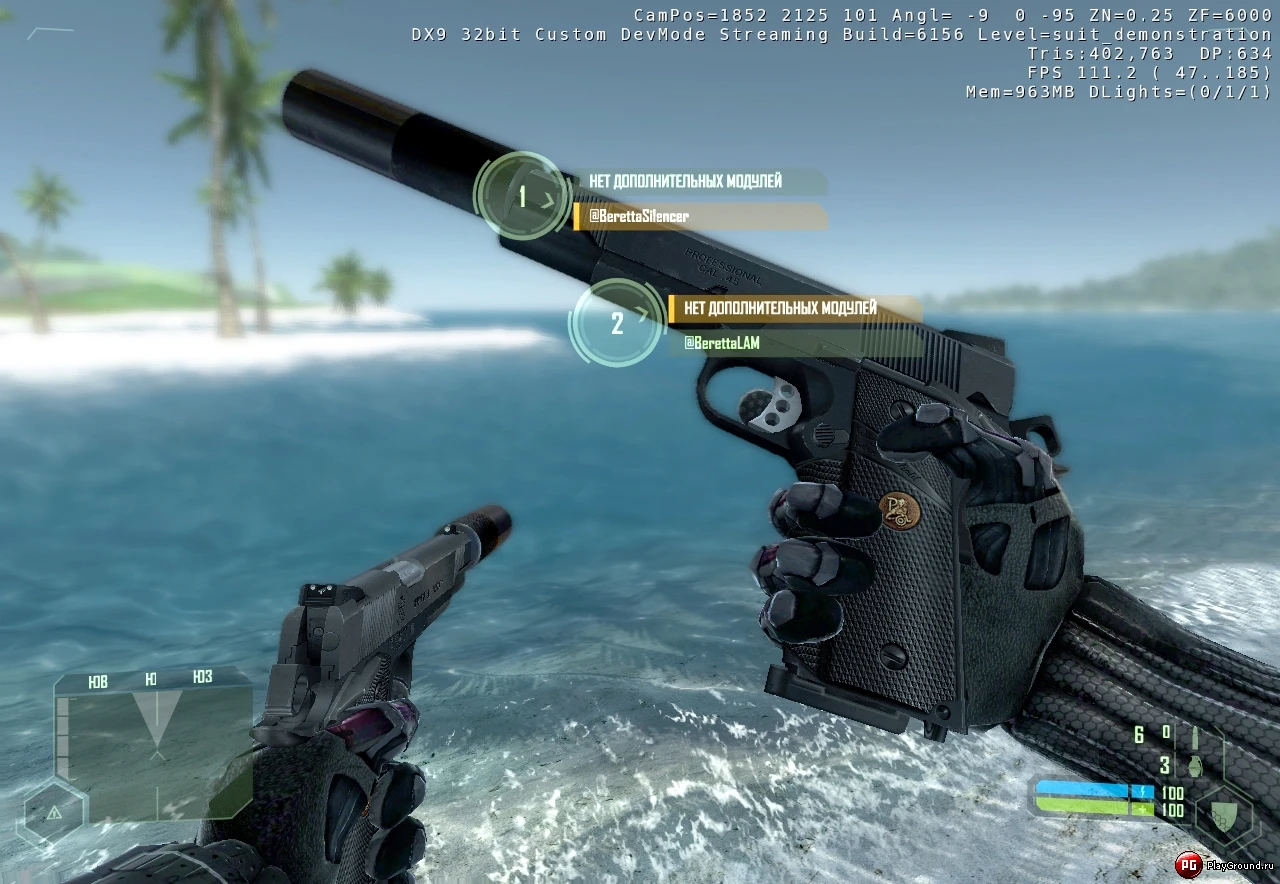Click the hexagonal armor shield icon

(1224, 816)
